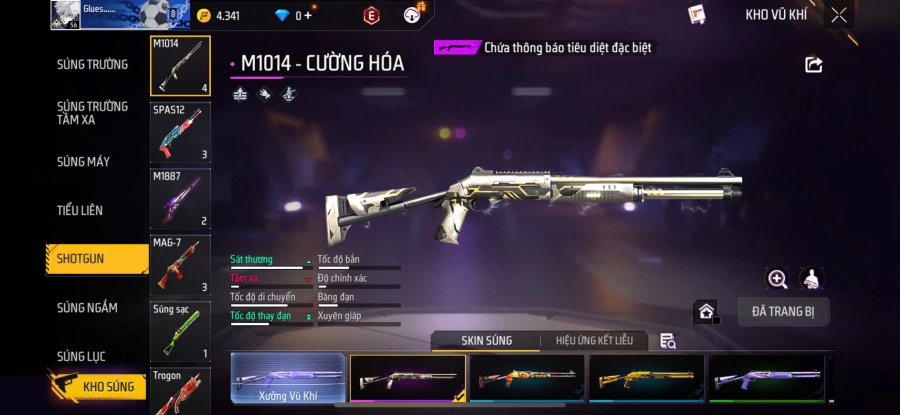Choose the Tiểu Liên category
This screenshot has height=415, width=900.
(x=80, y=210)
